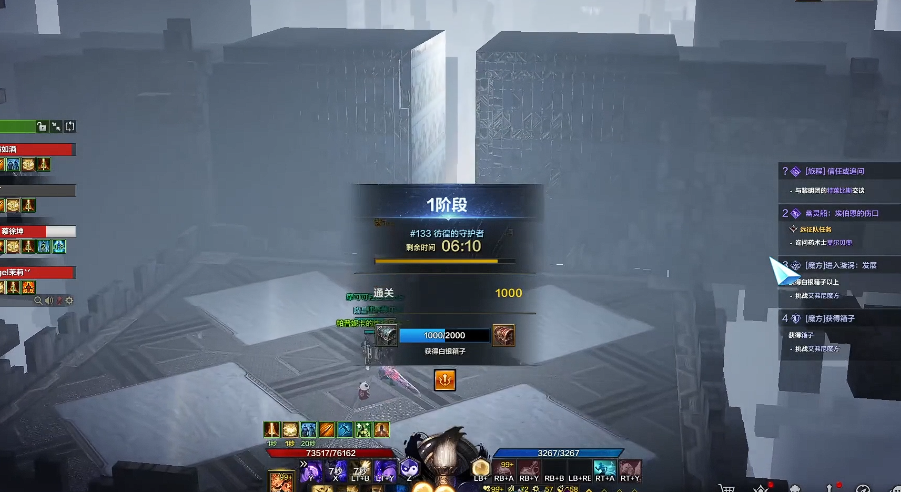This screenshot has width=901, height=492.
Task: Activate the skill slot labeled RB+Y
Action: pyautogui.click(x=529, y=469)
